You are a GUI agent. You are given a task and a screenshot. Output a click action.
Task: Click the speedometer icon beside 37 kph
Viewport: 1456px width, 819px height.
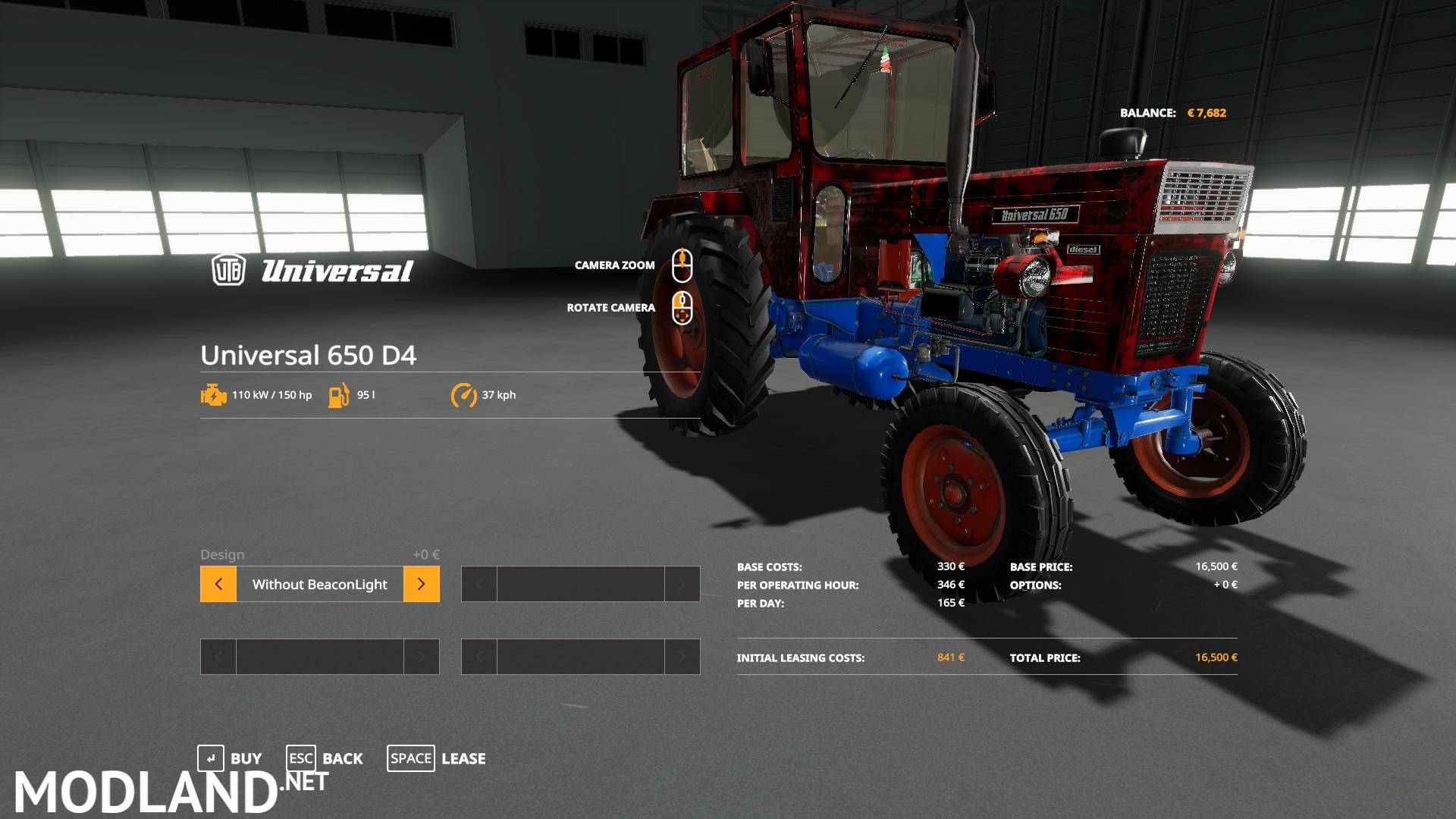465,394
